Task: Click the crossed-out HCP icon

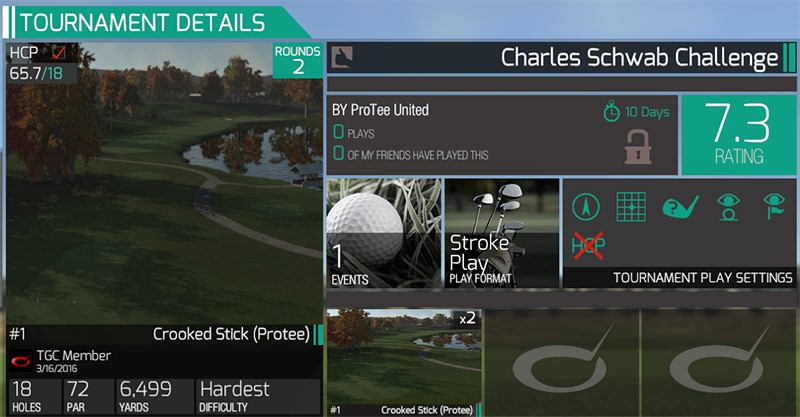Action: (586, 244)
